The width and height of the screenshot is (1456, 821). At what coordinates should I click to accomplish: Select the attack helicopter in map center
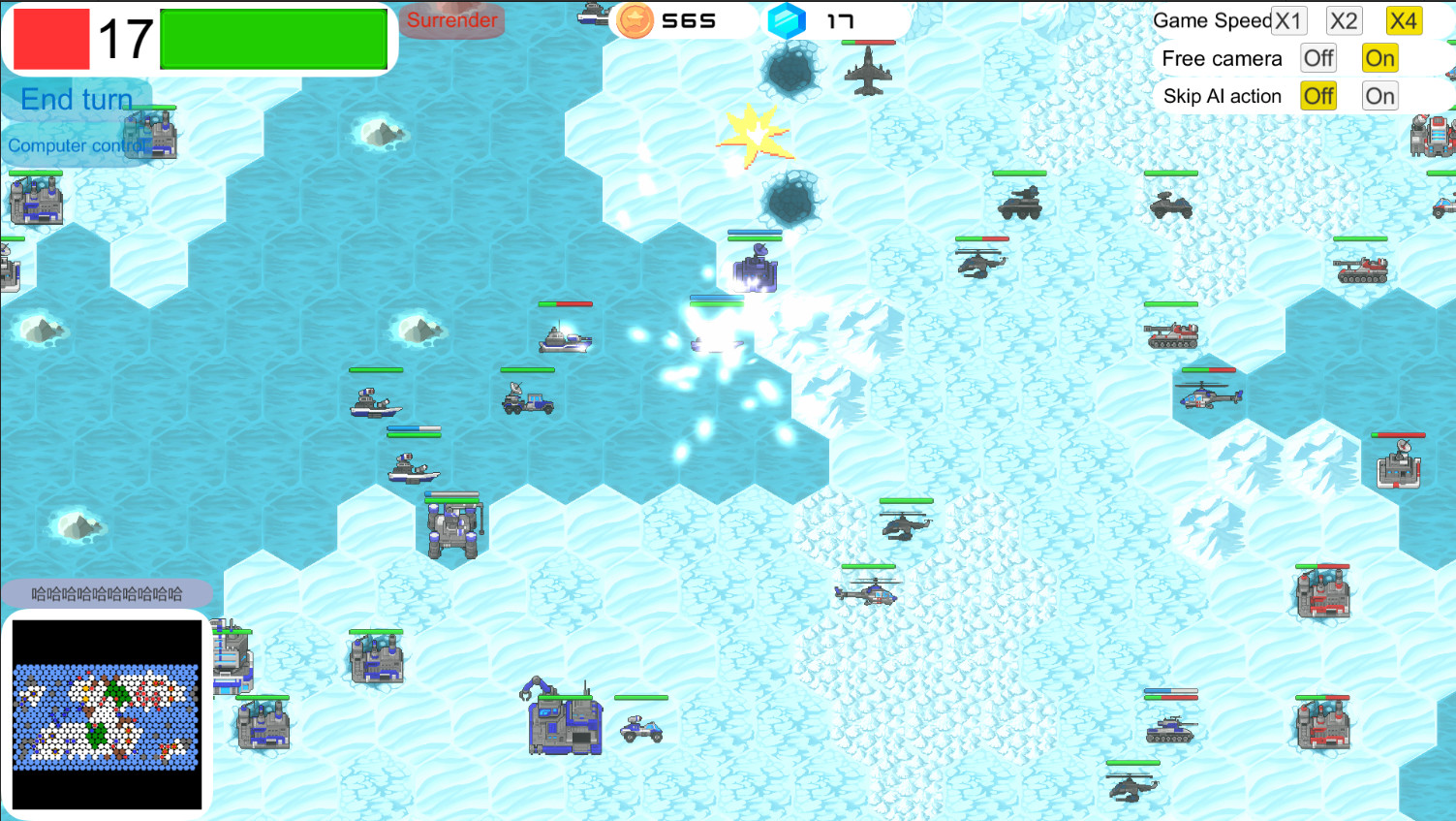pyautogui.click(x=903, y=526)
